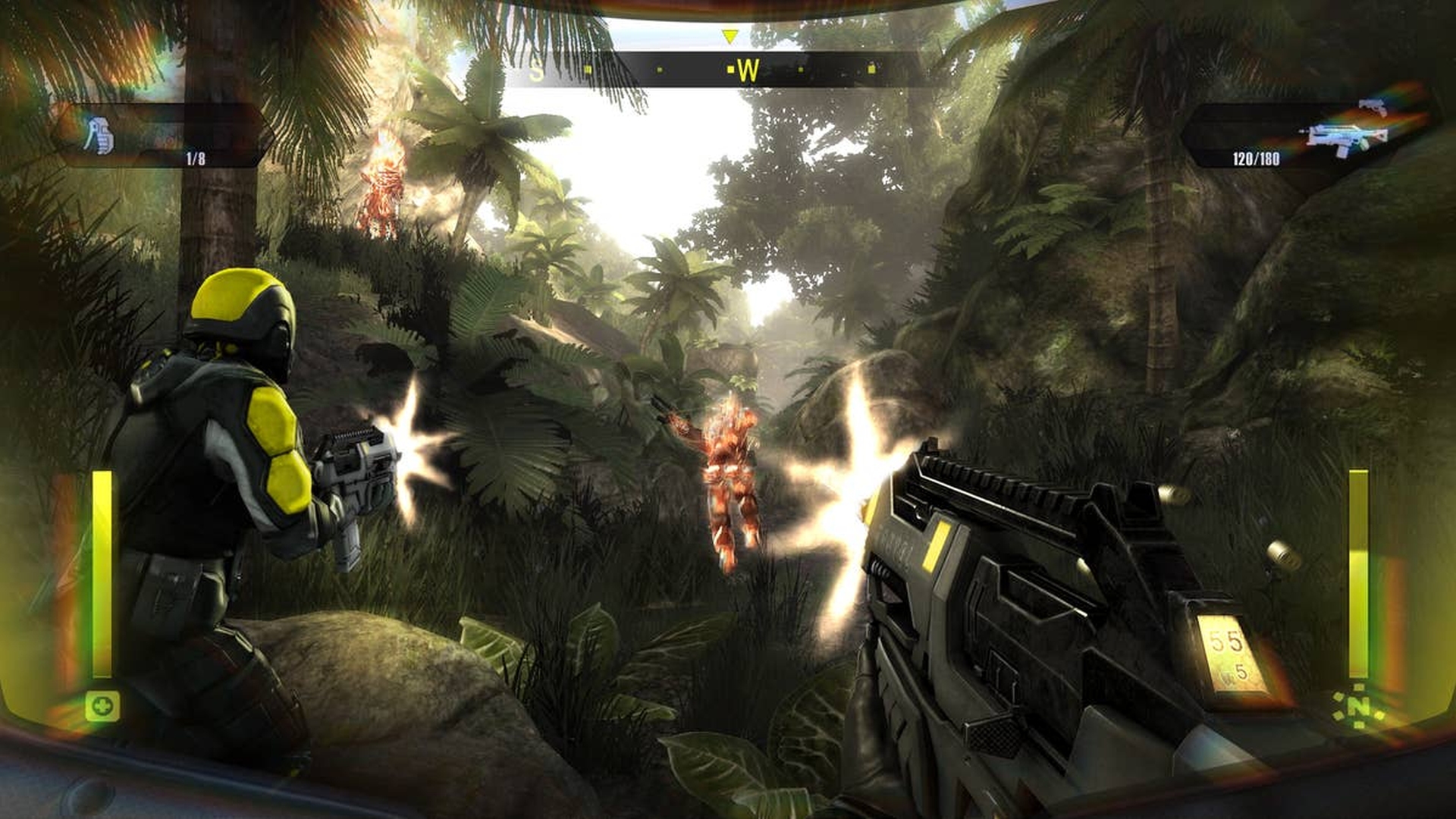
Task: Select the W heading on the compass
Action: point(747,69)
